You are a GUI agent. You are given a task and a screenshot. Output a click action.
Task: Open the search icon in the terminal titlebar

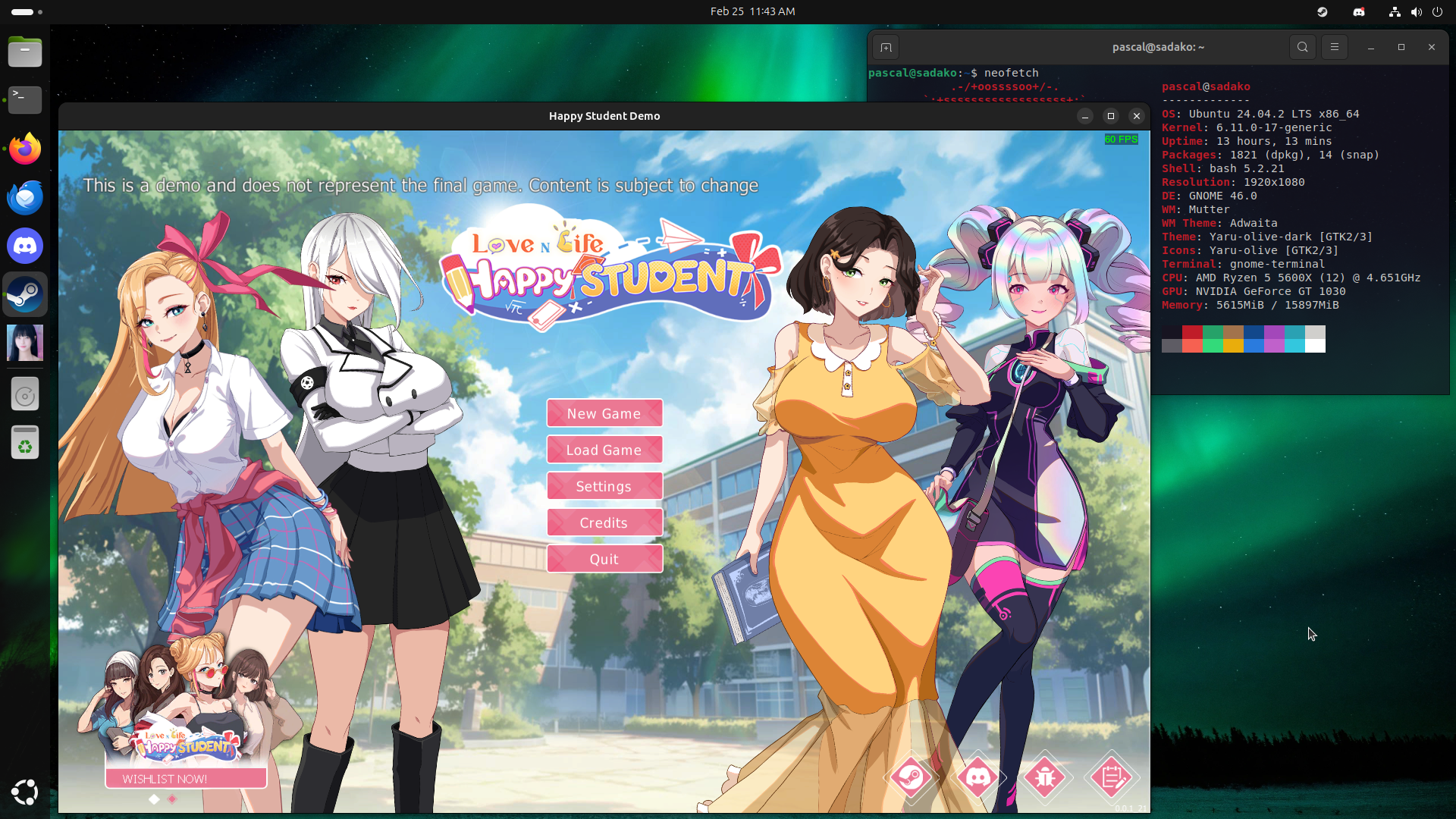1302,46
